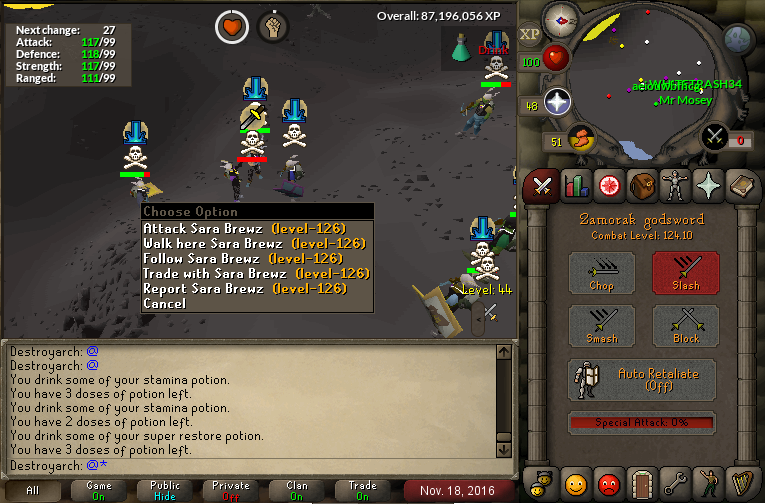Switch to the Smash attack style
765x504 pixels.
coord(602,326)
